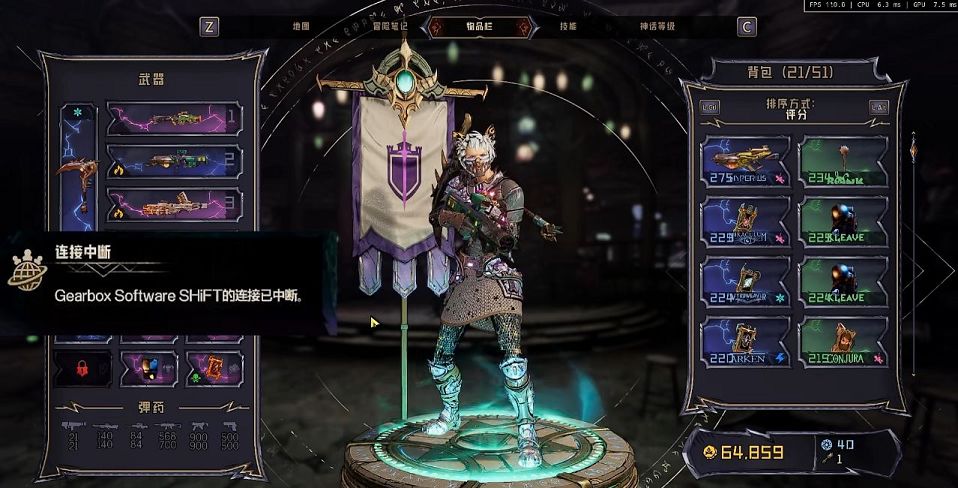Click the backpack list scrollbar
958x488 pixels.
(x=912, y=250)
